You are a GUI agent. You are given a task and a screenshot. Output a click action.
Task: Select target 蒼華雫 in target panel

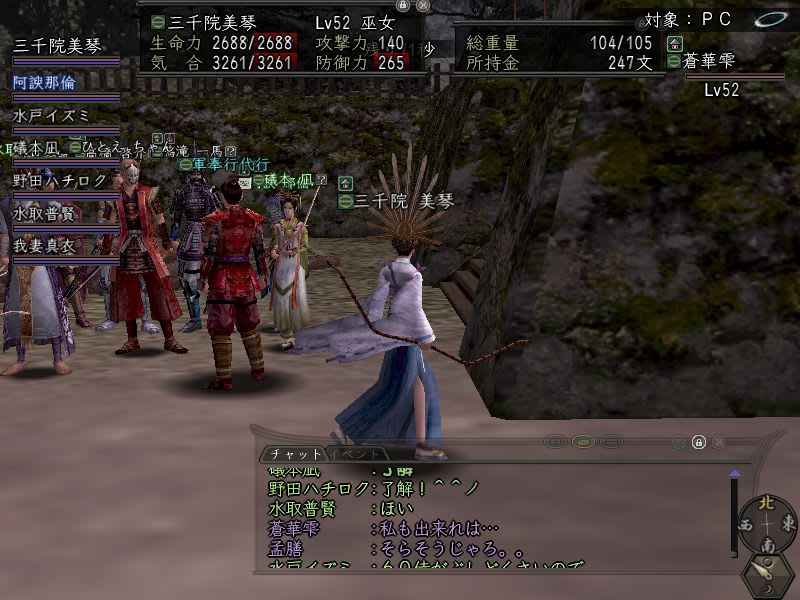pos(707,61)
